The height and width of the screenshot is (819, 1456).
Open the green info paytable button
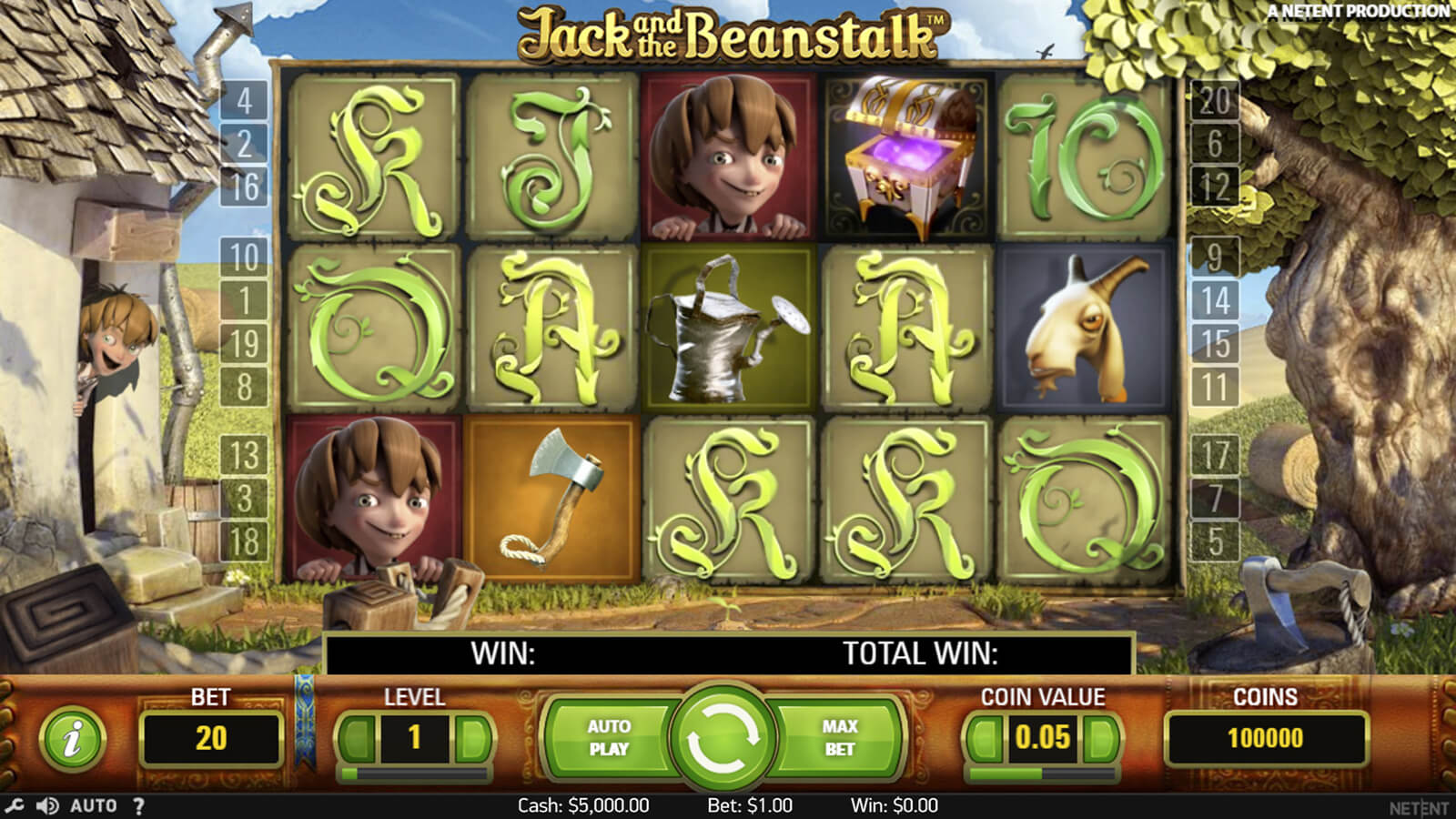(72, 738)
